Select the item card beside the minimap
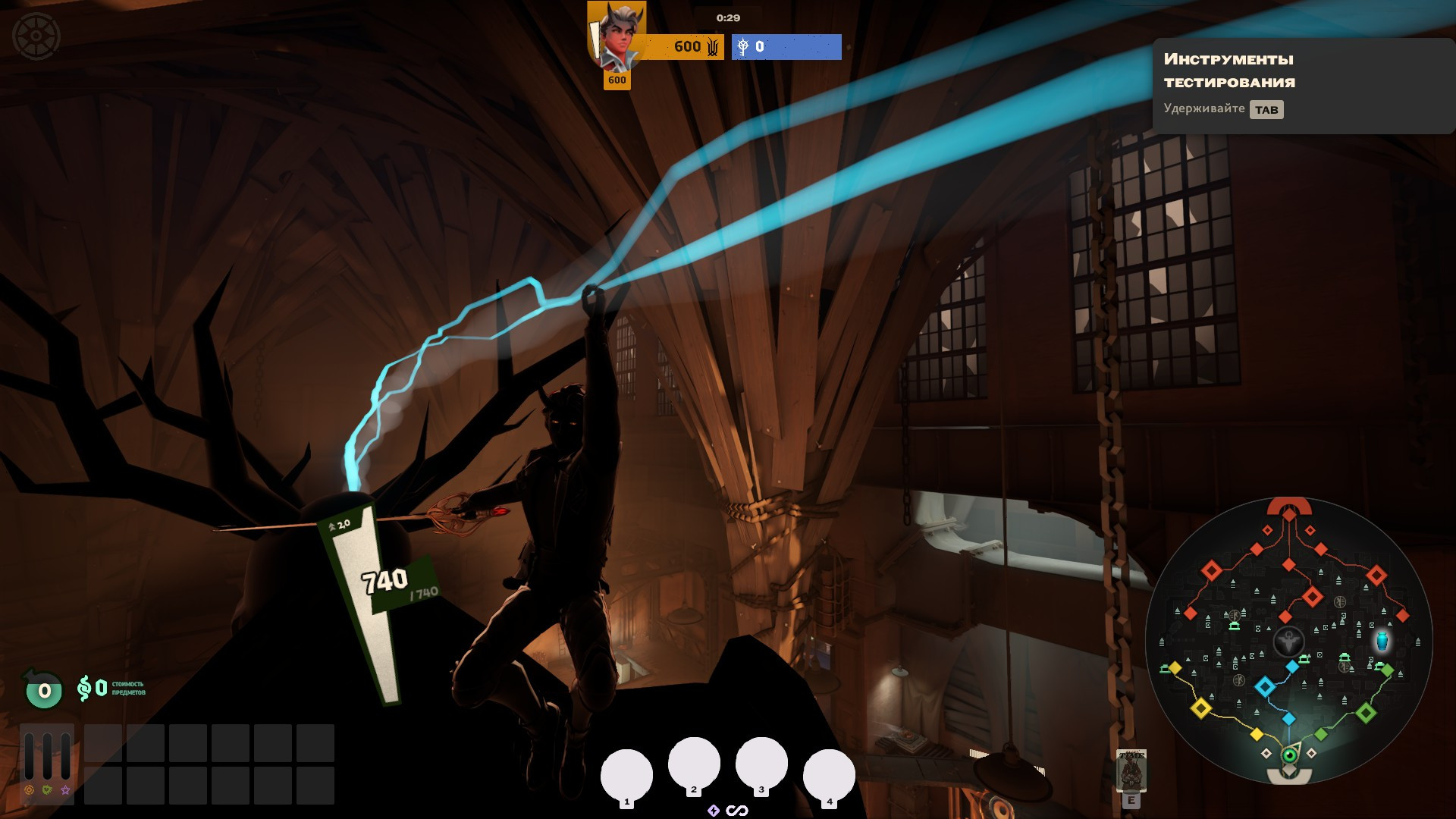The height and width of the screenshot is (819, 1456). click(x=1131, y=770)
